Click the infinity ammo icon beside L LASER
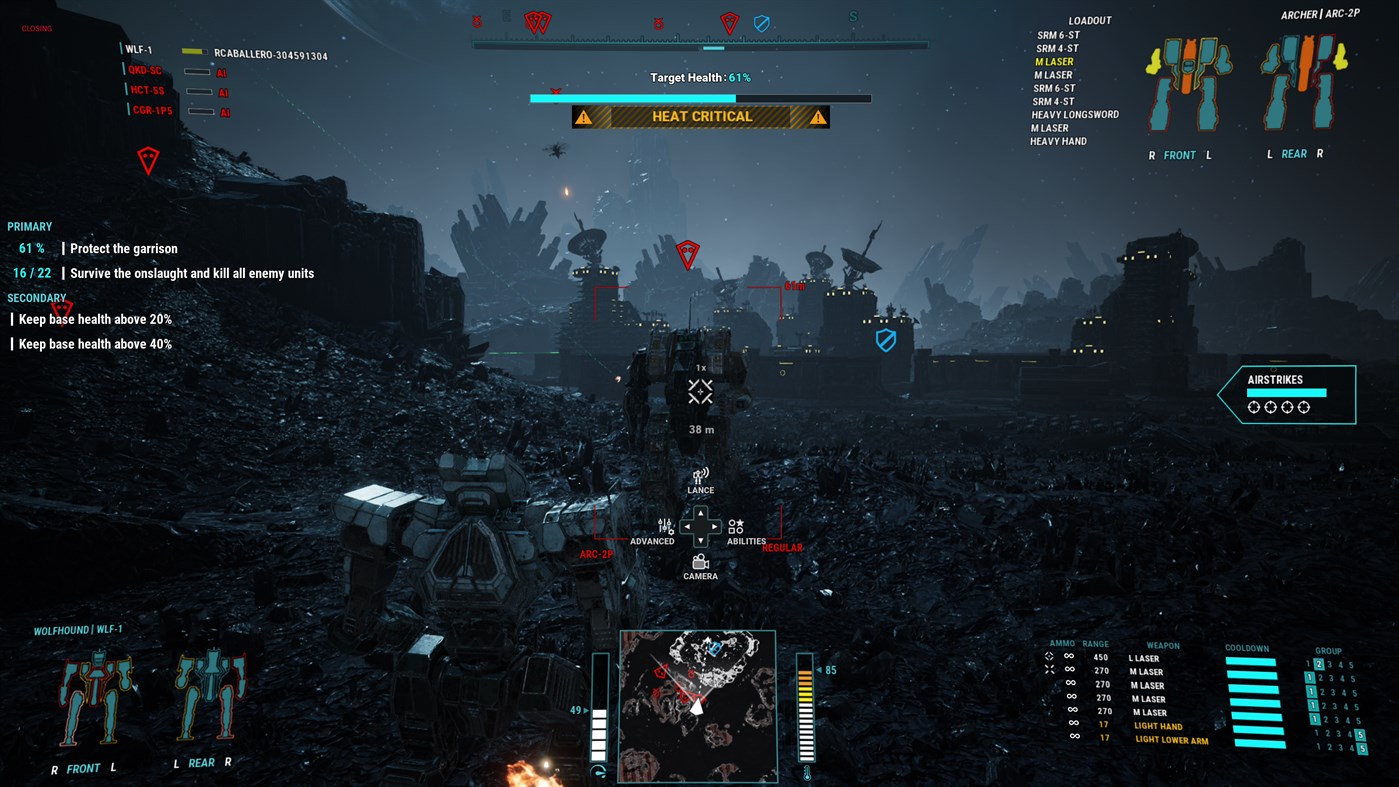Viewport: 1399px width, 787px height. click(x=1070, y=657)
